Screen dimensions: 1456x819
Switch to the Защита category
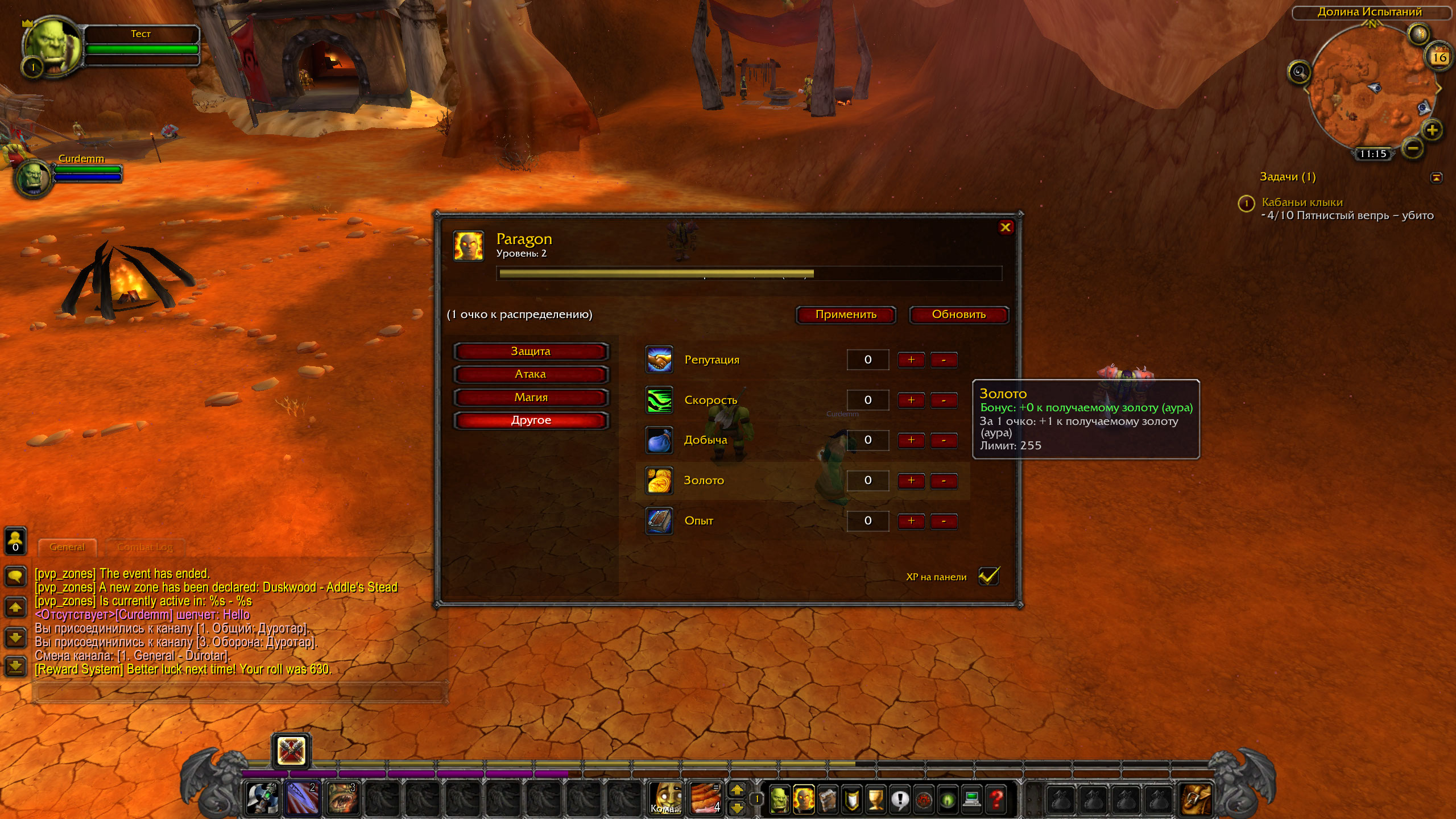[x=531, y=351]
